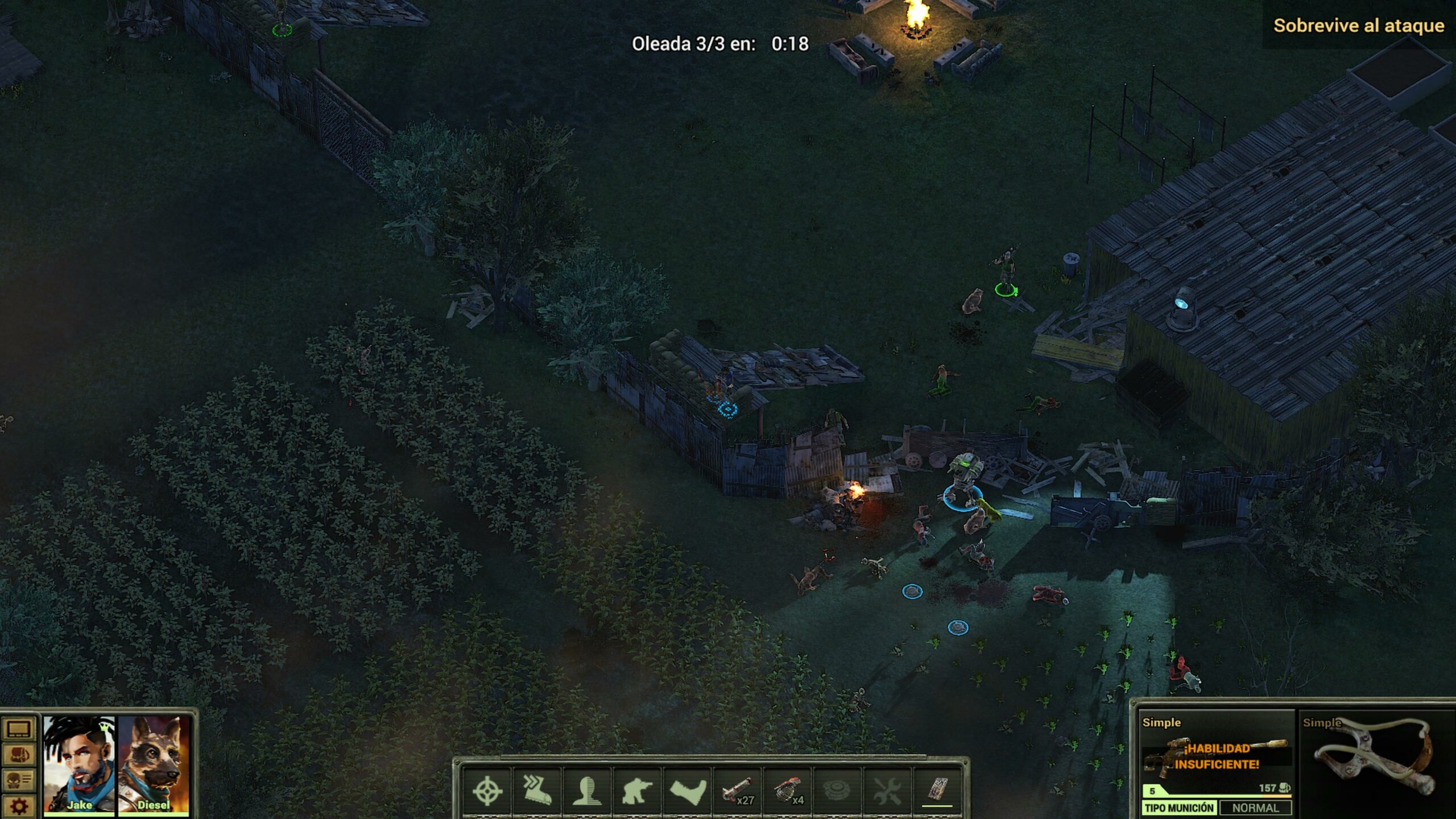This screenshot has width=1456, height=819.
Task: Choose the landmine hotbar slot
Action: coord(837,791)
